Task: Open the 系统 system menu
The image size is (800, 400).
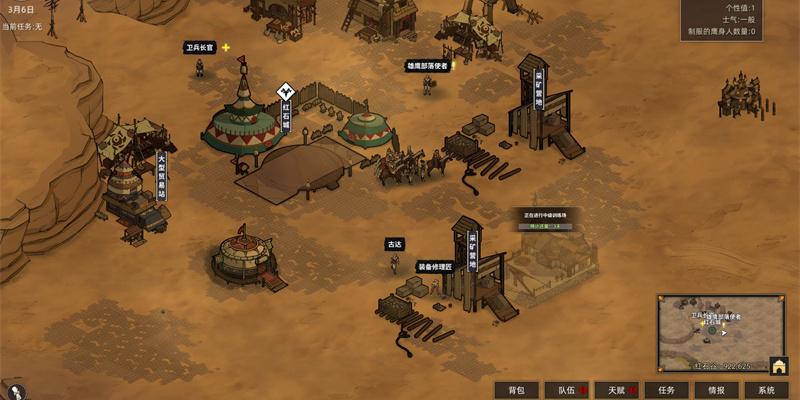Action: pyautogui.click(x=766, y=390)
